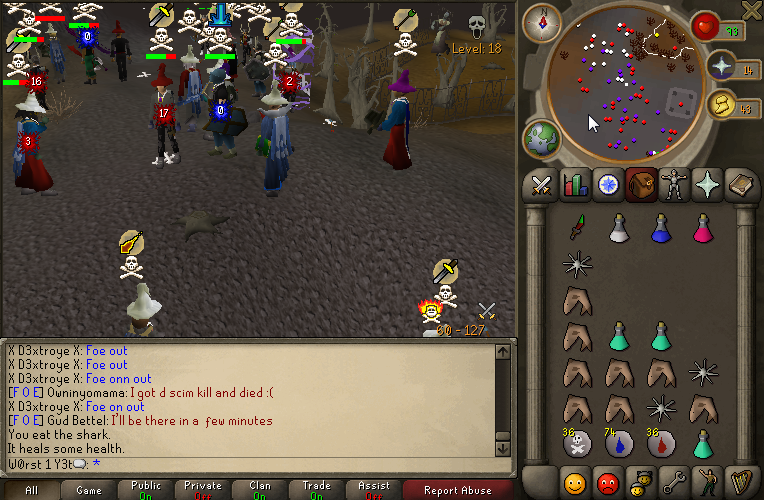Open the Friends List tab
The width and height of the screenshot is (764, 500).
575,481
